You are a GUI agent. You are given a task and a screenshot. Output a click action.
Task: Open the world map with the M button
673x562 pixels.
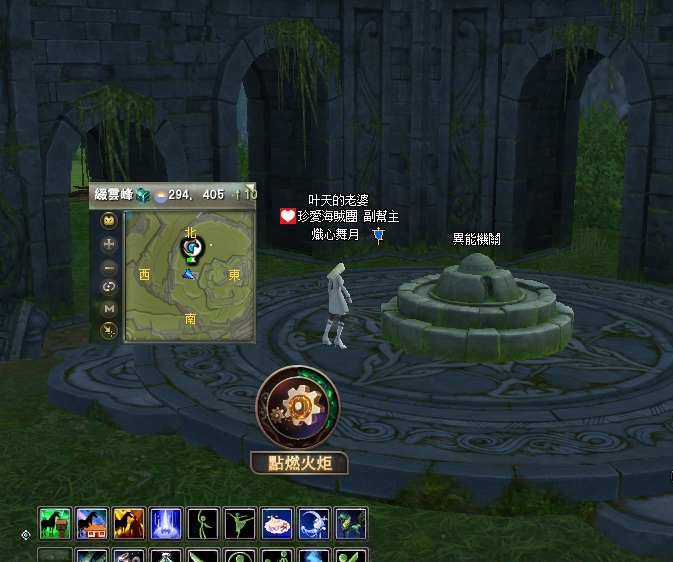pos(109,309)
